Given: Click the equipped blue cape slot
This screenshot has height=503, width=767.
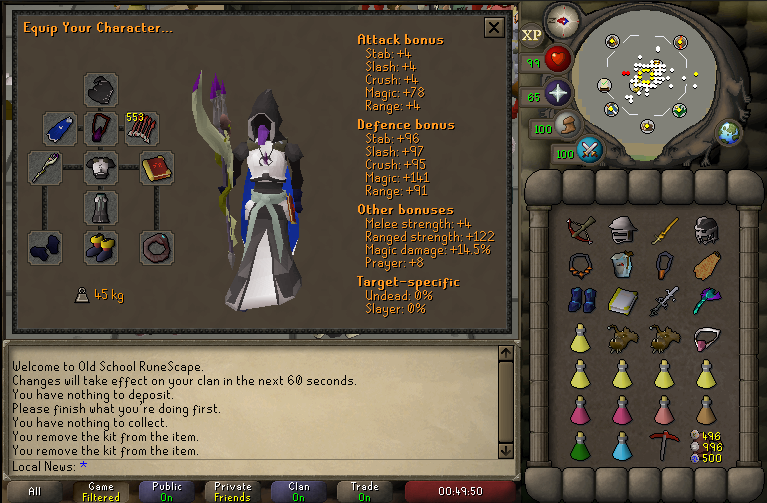Looking at the screenshot, I should pyautogui.click(x=60, y=128).
